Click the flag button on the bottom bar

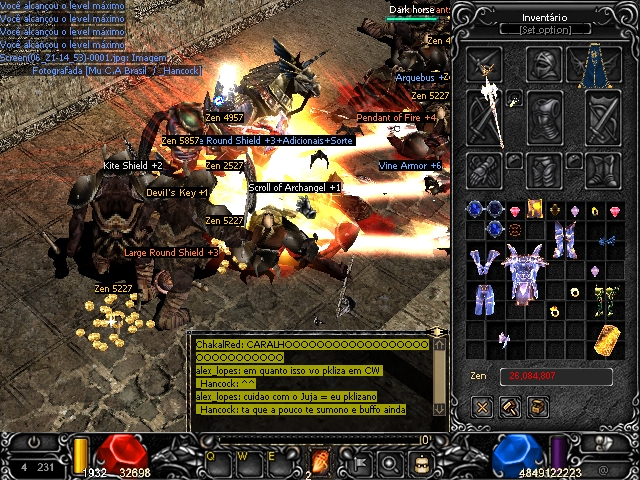pos(356,462)
